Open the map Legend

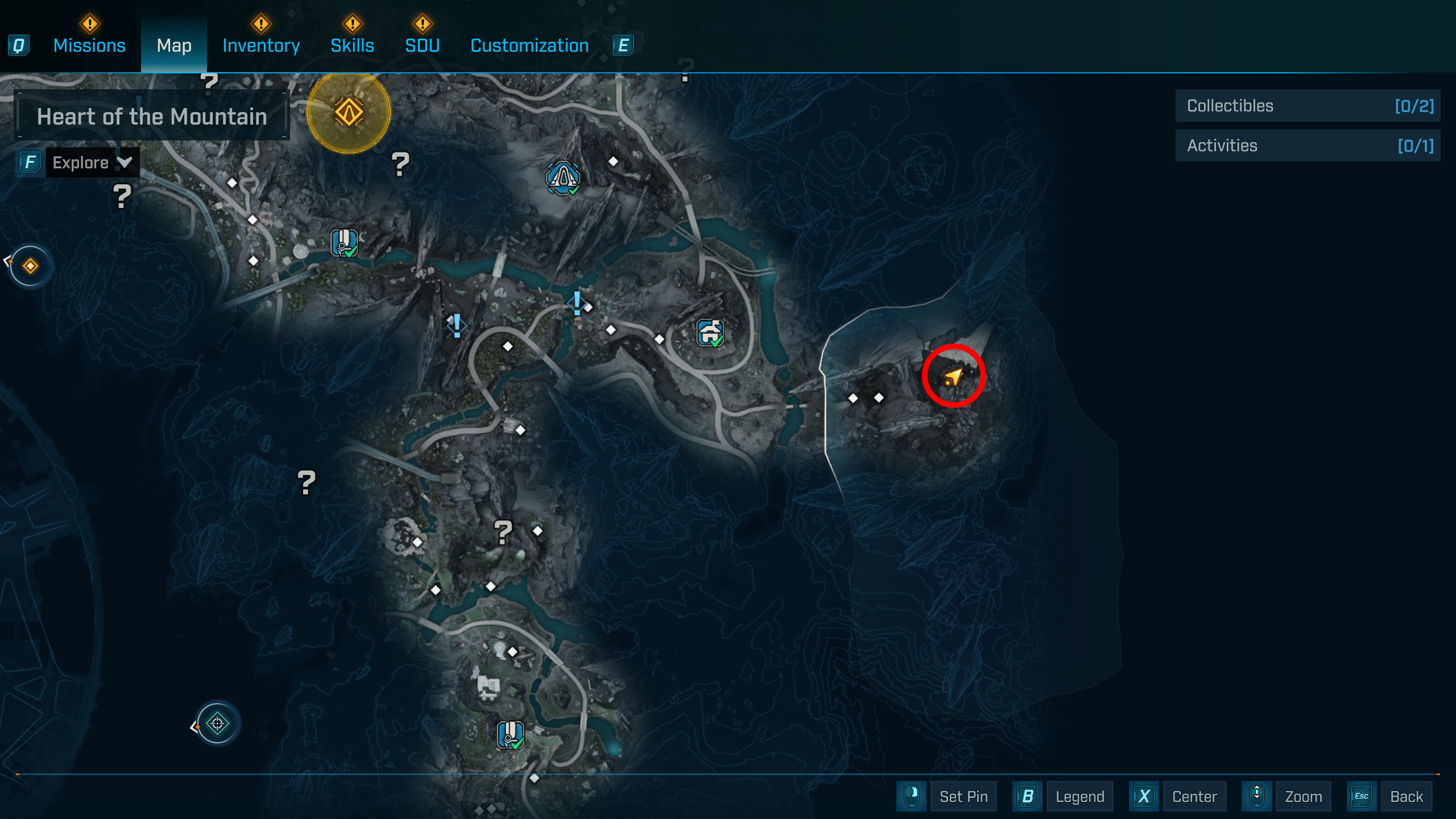point(1079,796)
